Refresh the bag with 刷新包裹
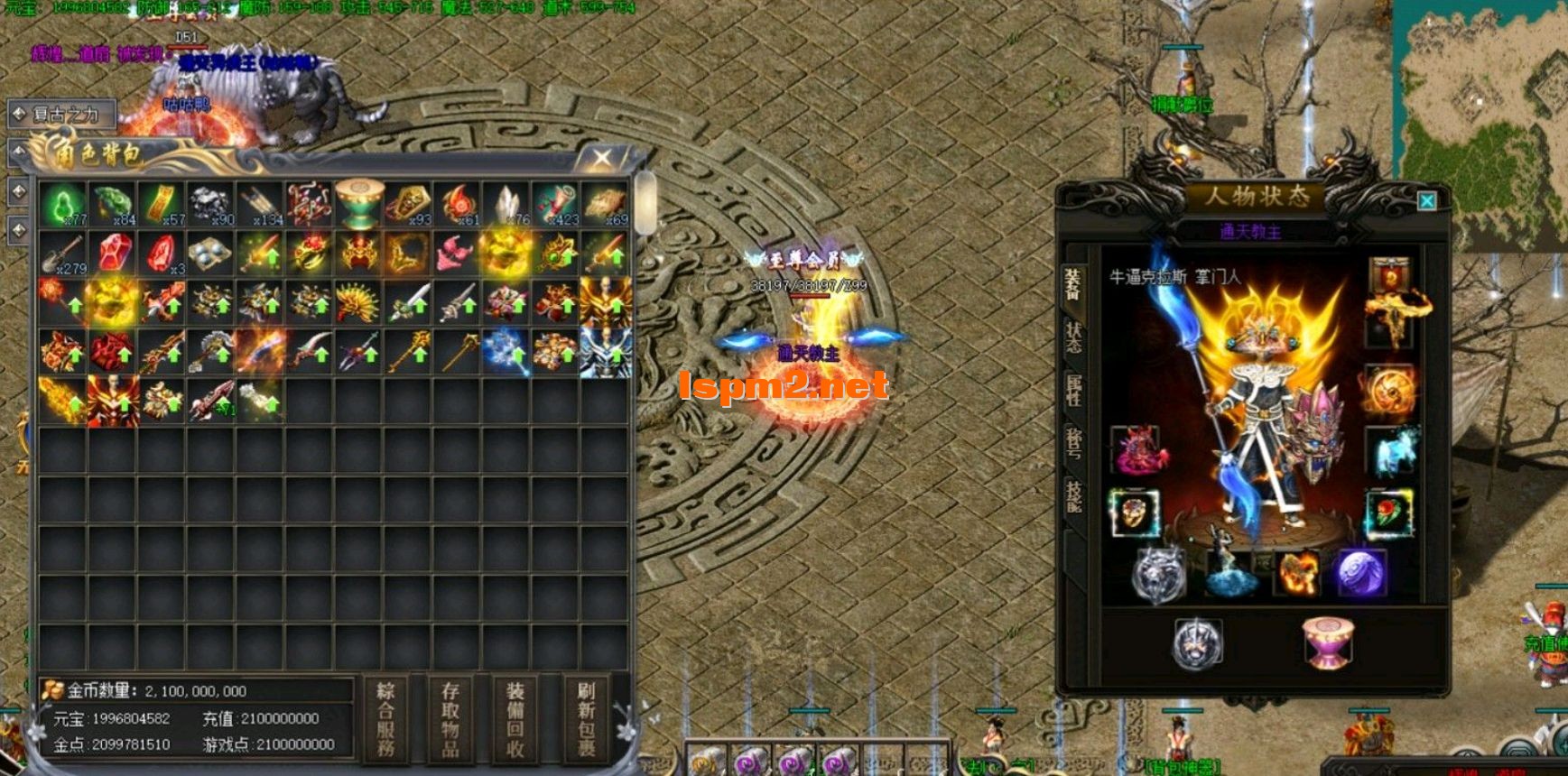This screenshot has height=776, width=1568. 586,719
